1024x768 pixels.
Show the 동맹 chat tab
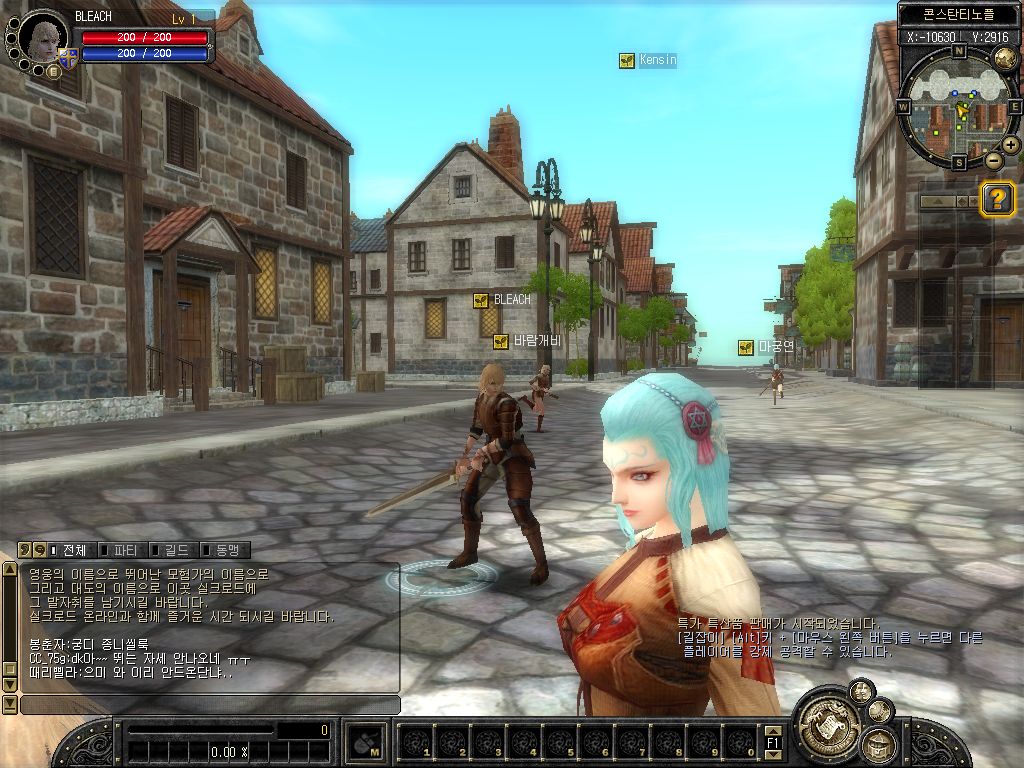point(221,550)
